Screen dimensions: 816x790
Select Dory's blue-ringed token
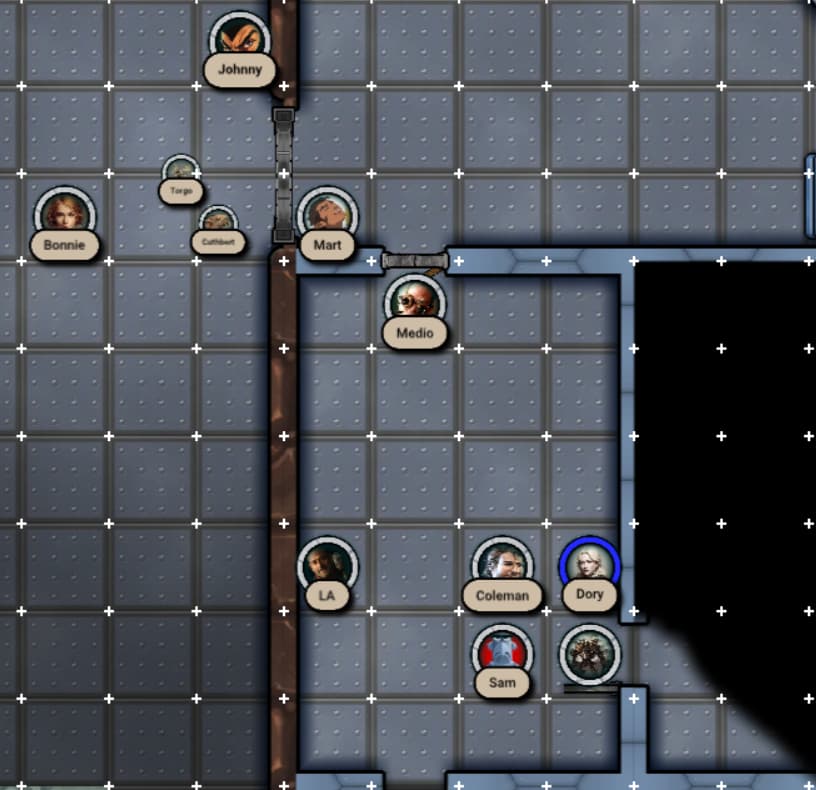click(x=590, y=566)
